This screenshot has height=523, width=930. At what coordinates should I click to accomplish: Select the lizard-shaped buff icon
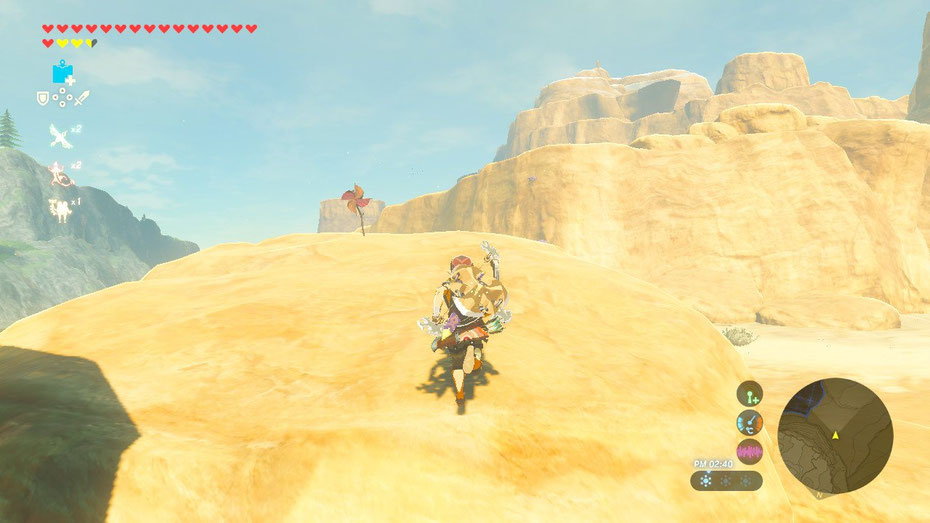[x=60, y=172]
